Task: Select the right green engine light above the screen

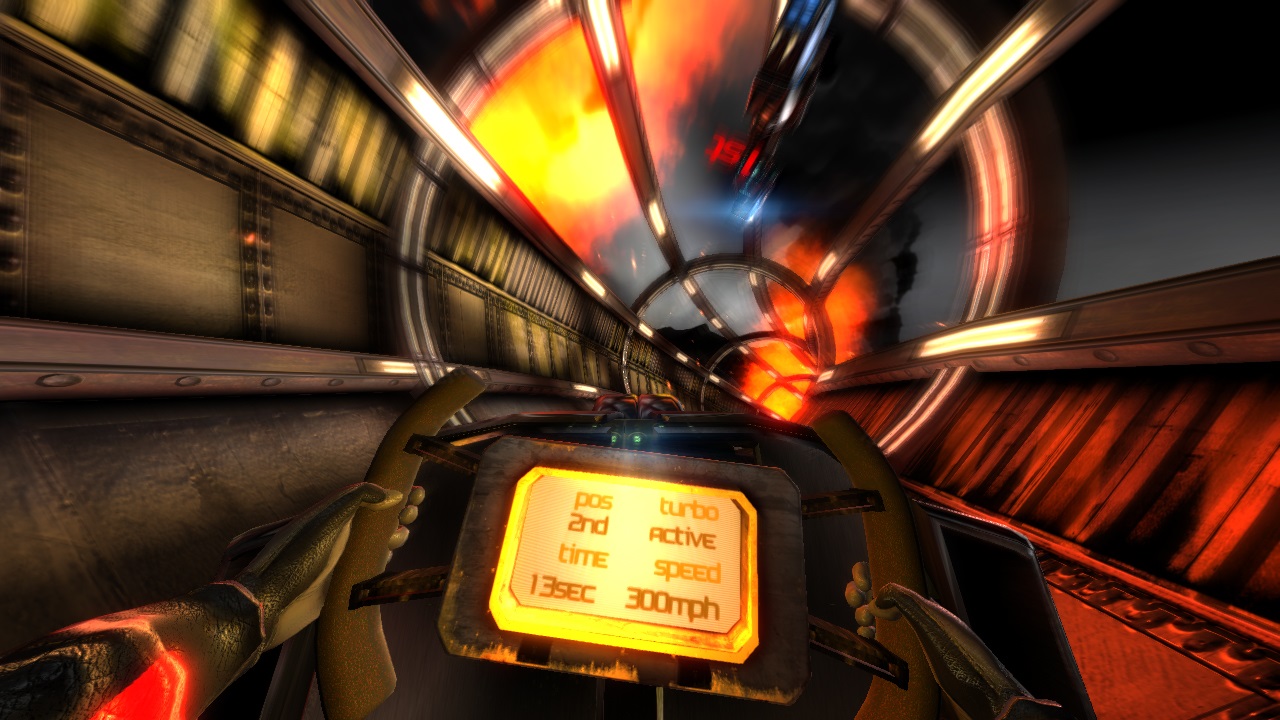Action: (637, 438)
